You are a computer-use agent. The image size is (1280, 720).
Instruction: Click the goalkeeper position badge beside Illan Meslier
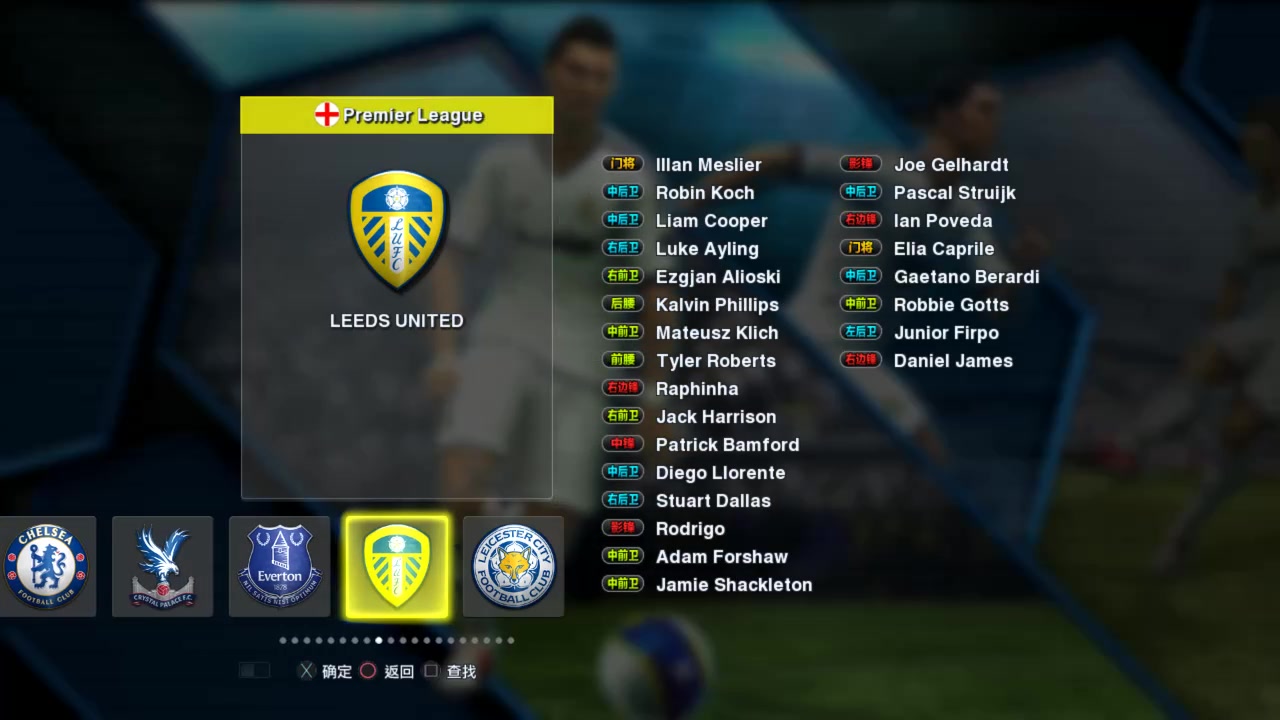pos(622,164)
